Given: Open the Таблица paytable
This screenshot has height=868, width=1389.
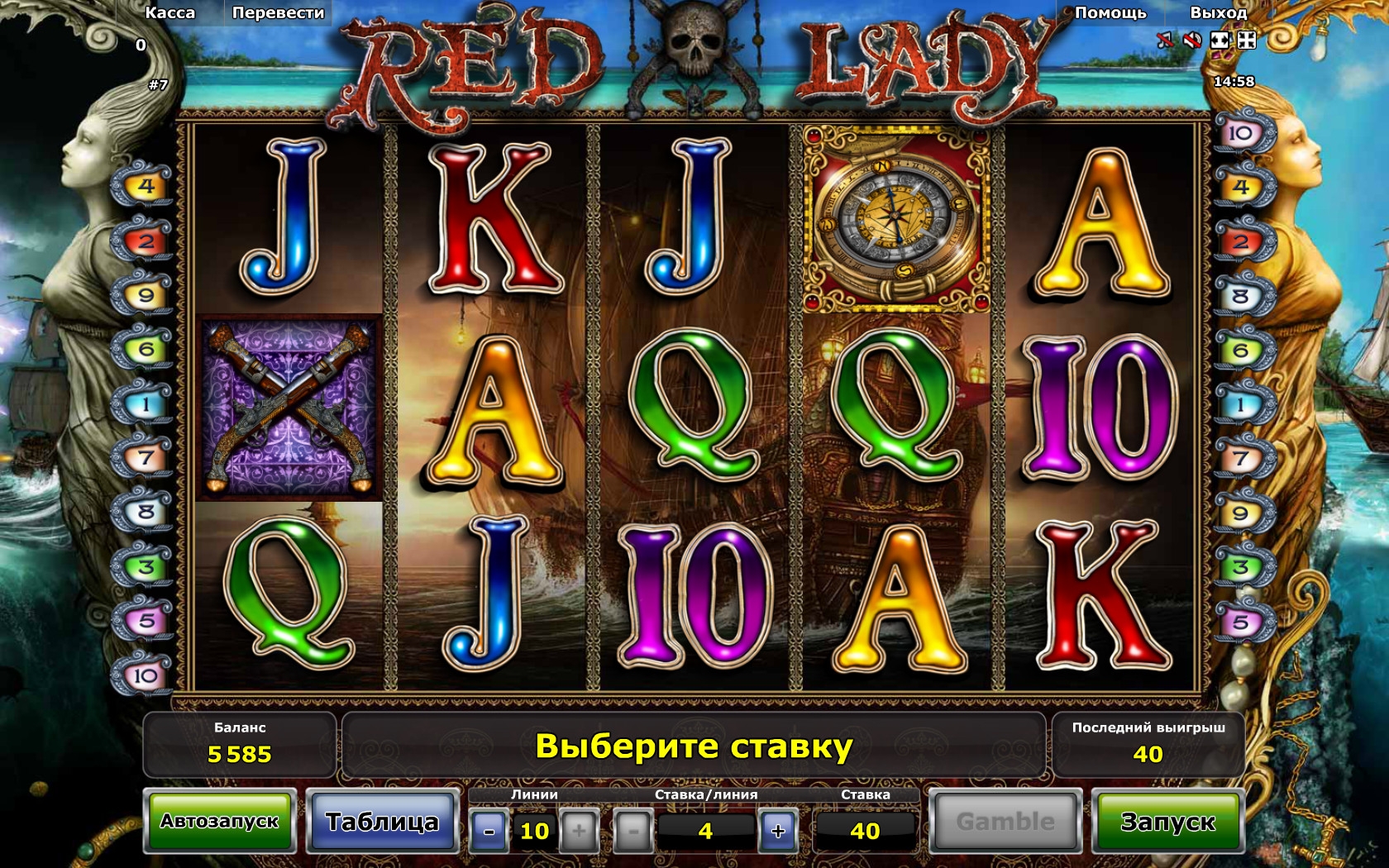Looking at the screenshot, I should pos(382,822).
